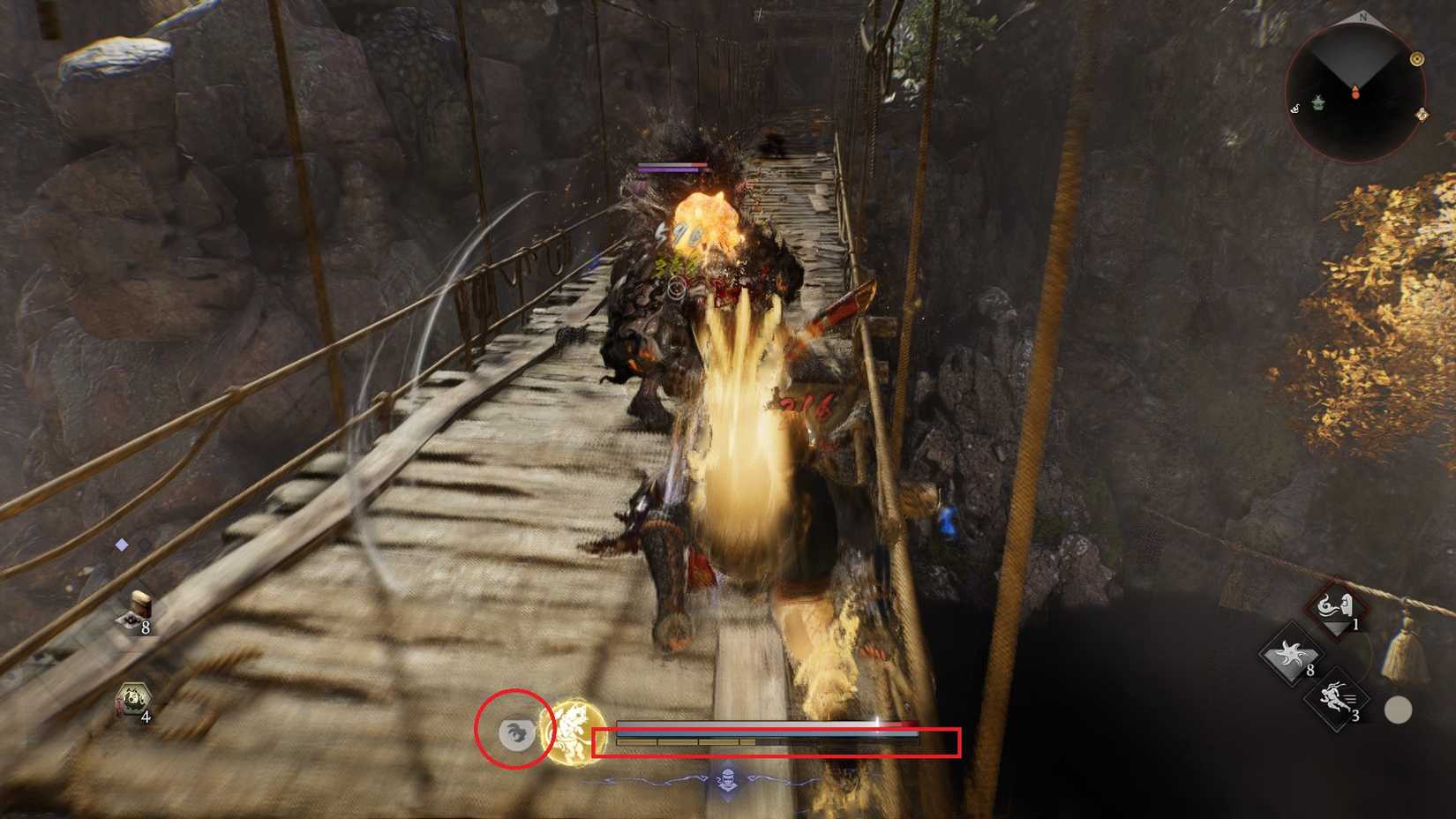Select the red-circled divine beast icon
Screen dimensions: 1456x819
coord(518,734)
